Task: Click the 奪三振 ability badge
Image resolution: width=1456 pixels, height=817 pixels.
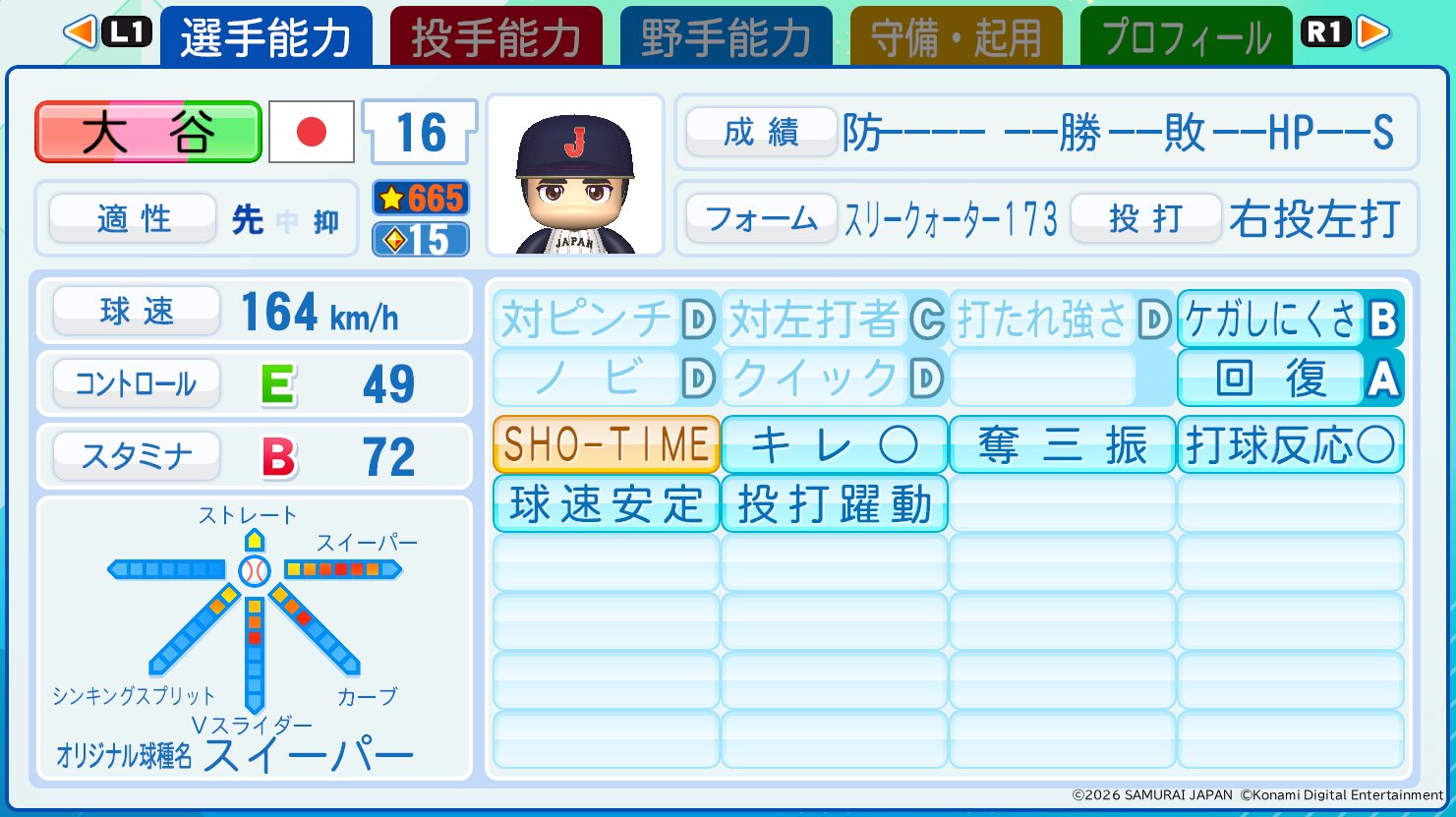Action: pyautogui.click(x=1062, y=444)
